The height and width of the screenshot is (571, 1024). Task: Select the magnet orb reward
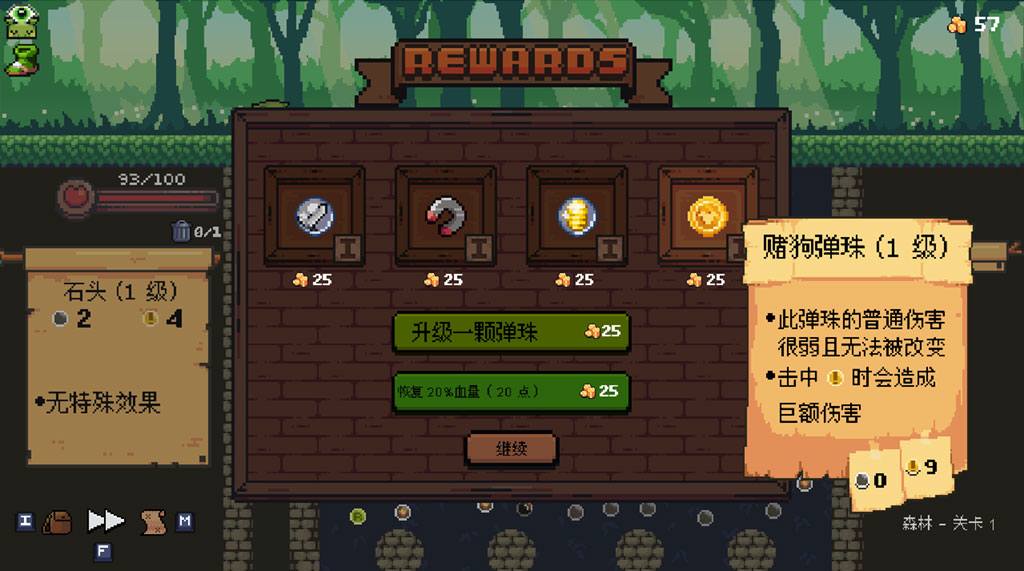(x=445, y=215)
